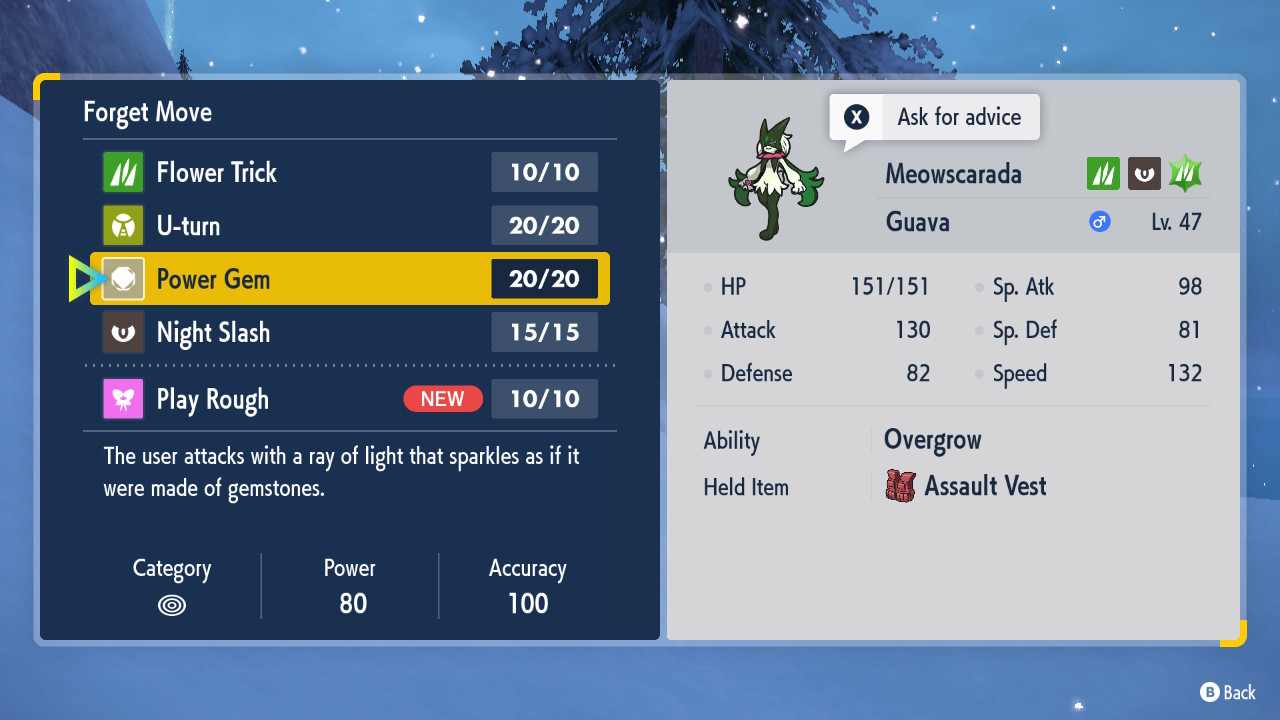Choose the U-turn move row
Screen dimensions: 1280x720
click(x=350, y=225)
